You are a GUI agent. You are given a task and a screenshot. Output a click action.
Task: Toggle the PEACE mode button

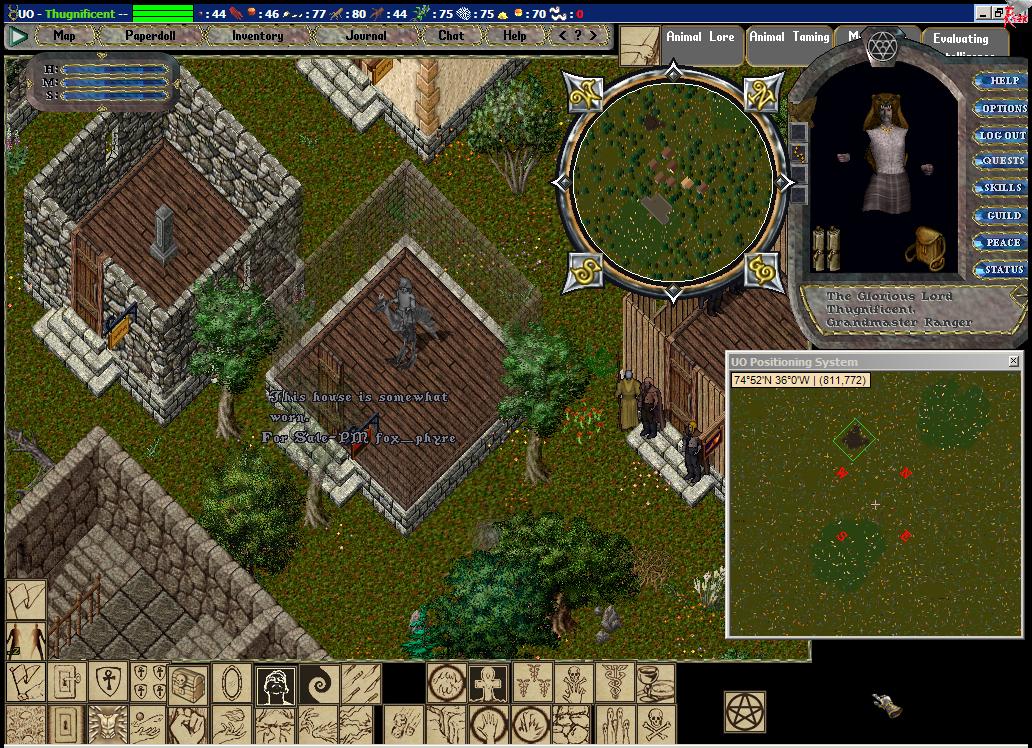point(1003,242)
